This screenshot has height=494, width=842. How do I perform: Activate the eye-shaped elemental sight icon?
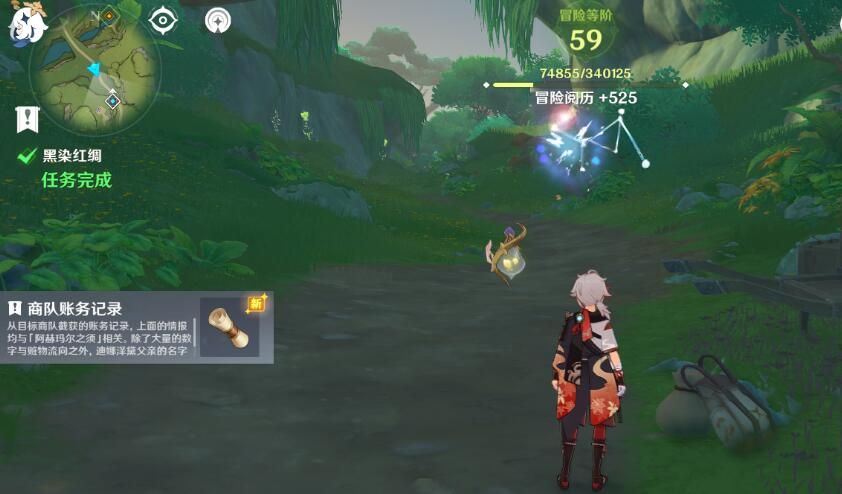click(x=164, y=20)
